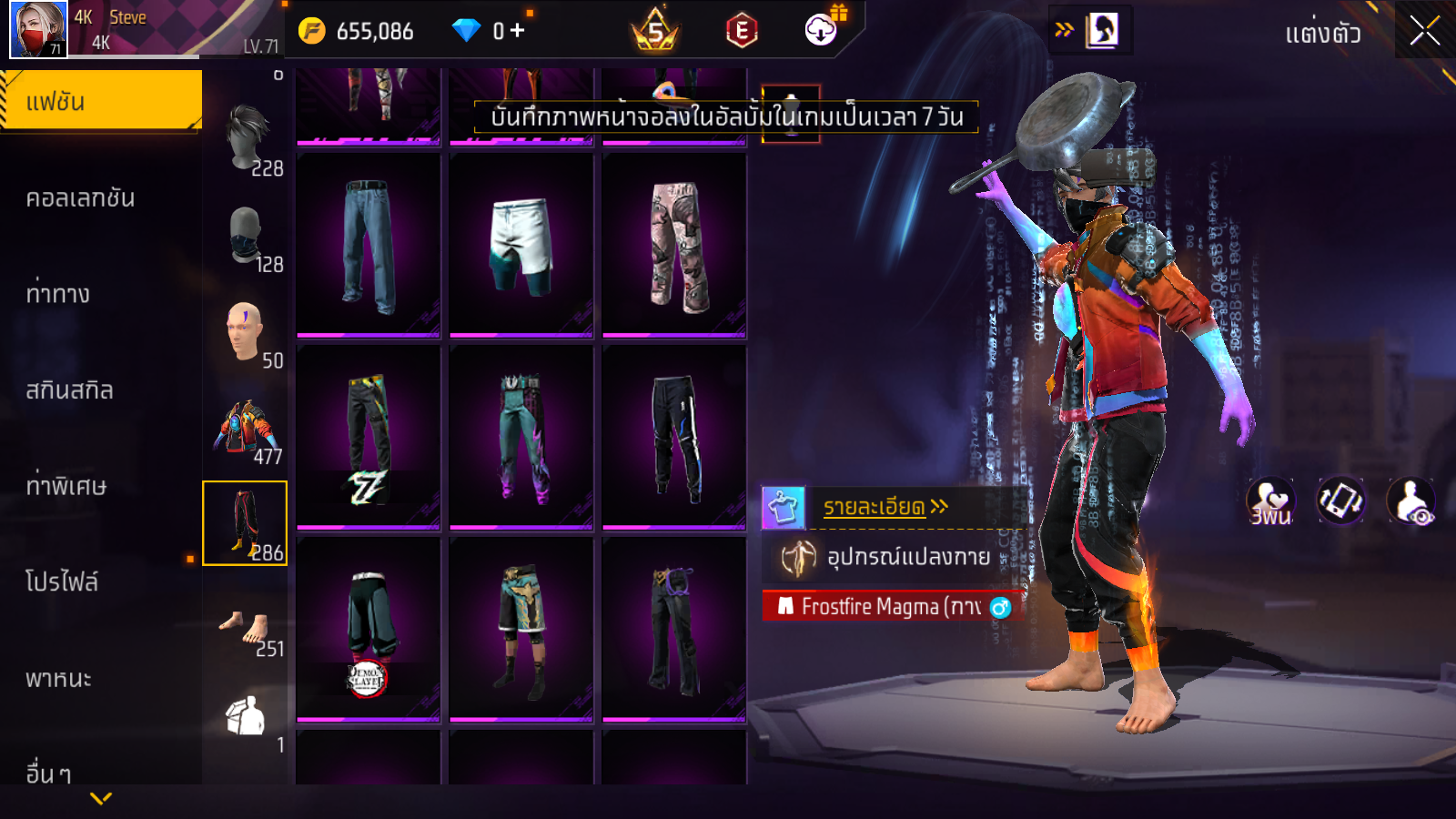
Task: Switch to the แฟชัน (Fashion) tab
Action: (x=100, y=101)
